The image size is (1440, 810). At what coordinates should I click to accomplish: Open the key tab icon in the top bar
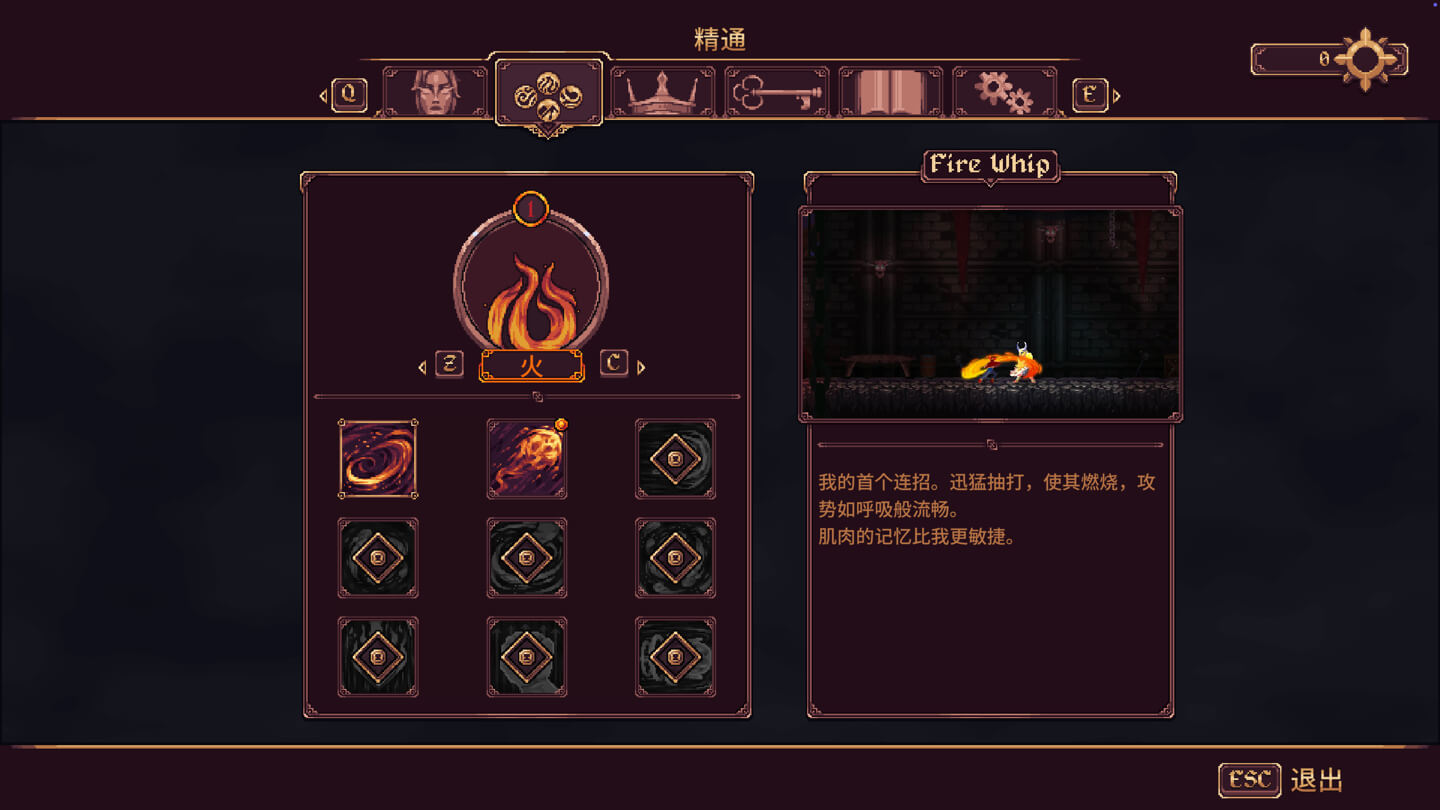coord(775,90)
